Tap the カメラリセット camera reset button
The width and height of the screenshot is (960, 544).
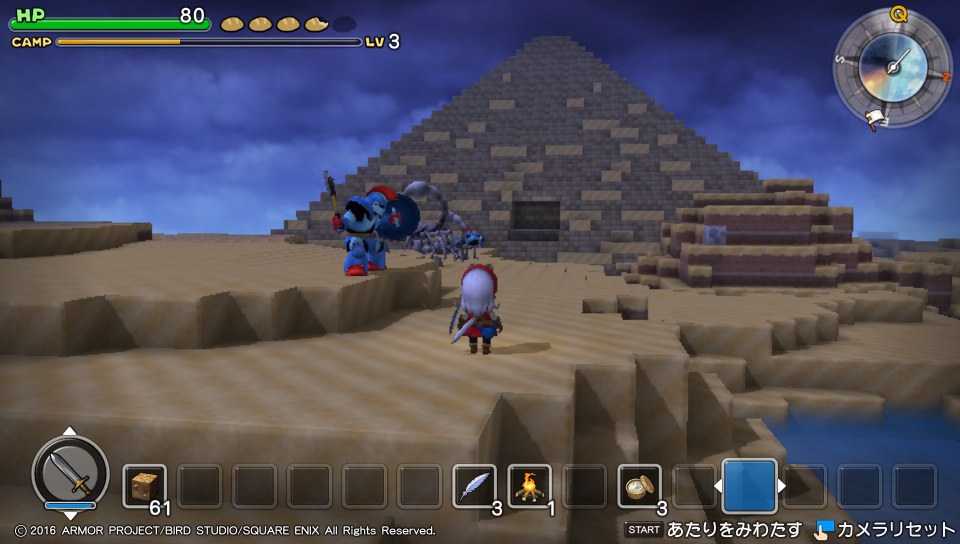[x=886, y=529]
